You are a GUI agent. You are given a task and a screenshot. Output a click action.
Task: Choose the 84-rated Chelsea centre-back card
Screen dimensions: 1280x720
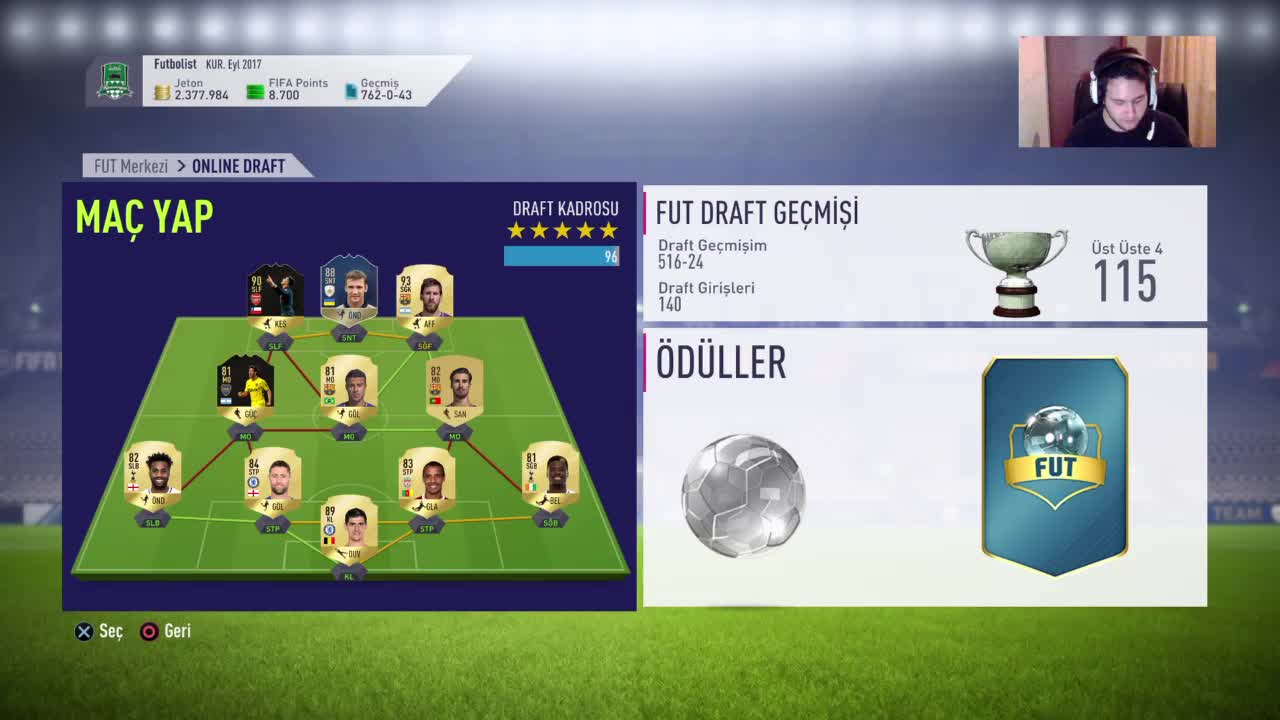(x=273, y=480)
